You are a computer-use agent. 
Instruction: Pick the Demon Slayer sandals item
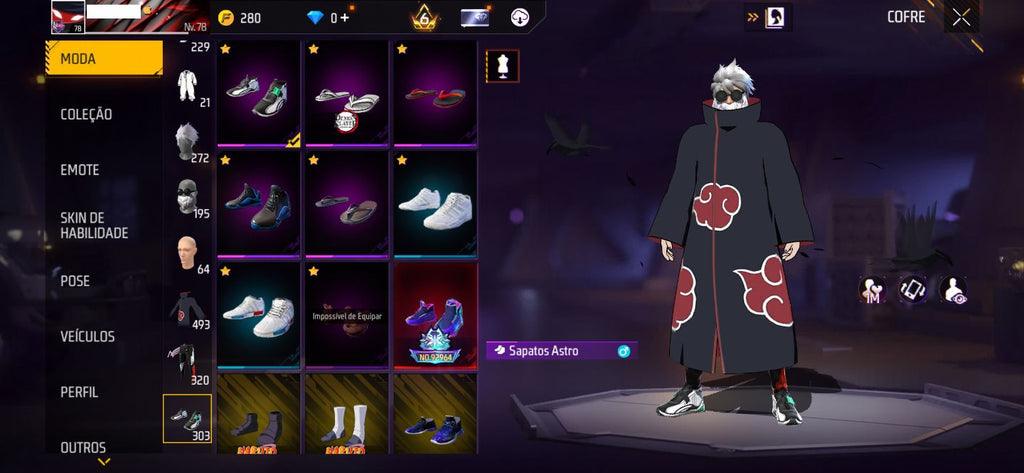pyautogui.click(x=347, y=103)
